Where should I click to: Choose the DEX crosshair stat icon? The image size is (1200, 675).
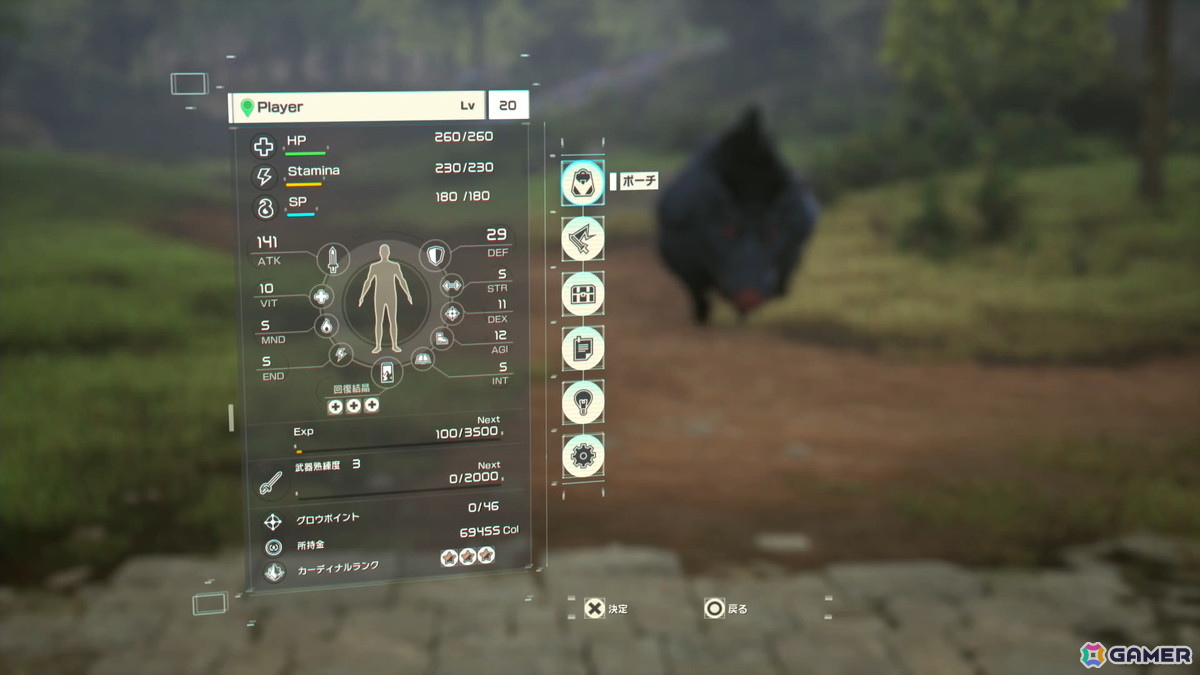(x=452, y=314)
